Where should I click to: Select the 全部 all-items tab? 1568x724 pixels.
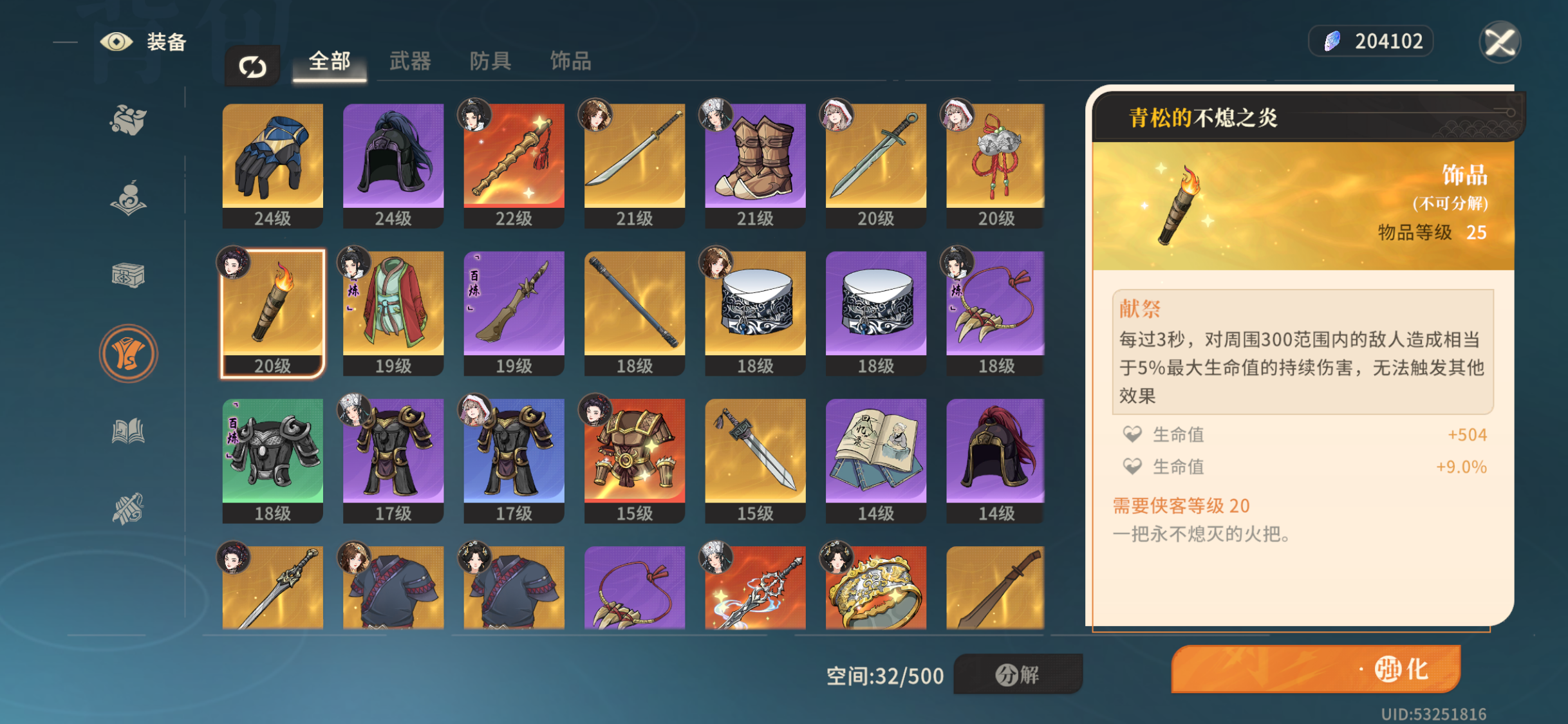pyautogui.click(x=330, y=62)
